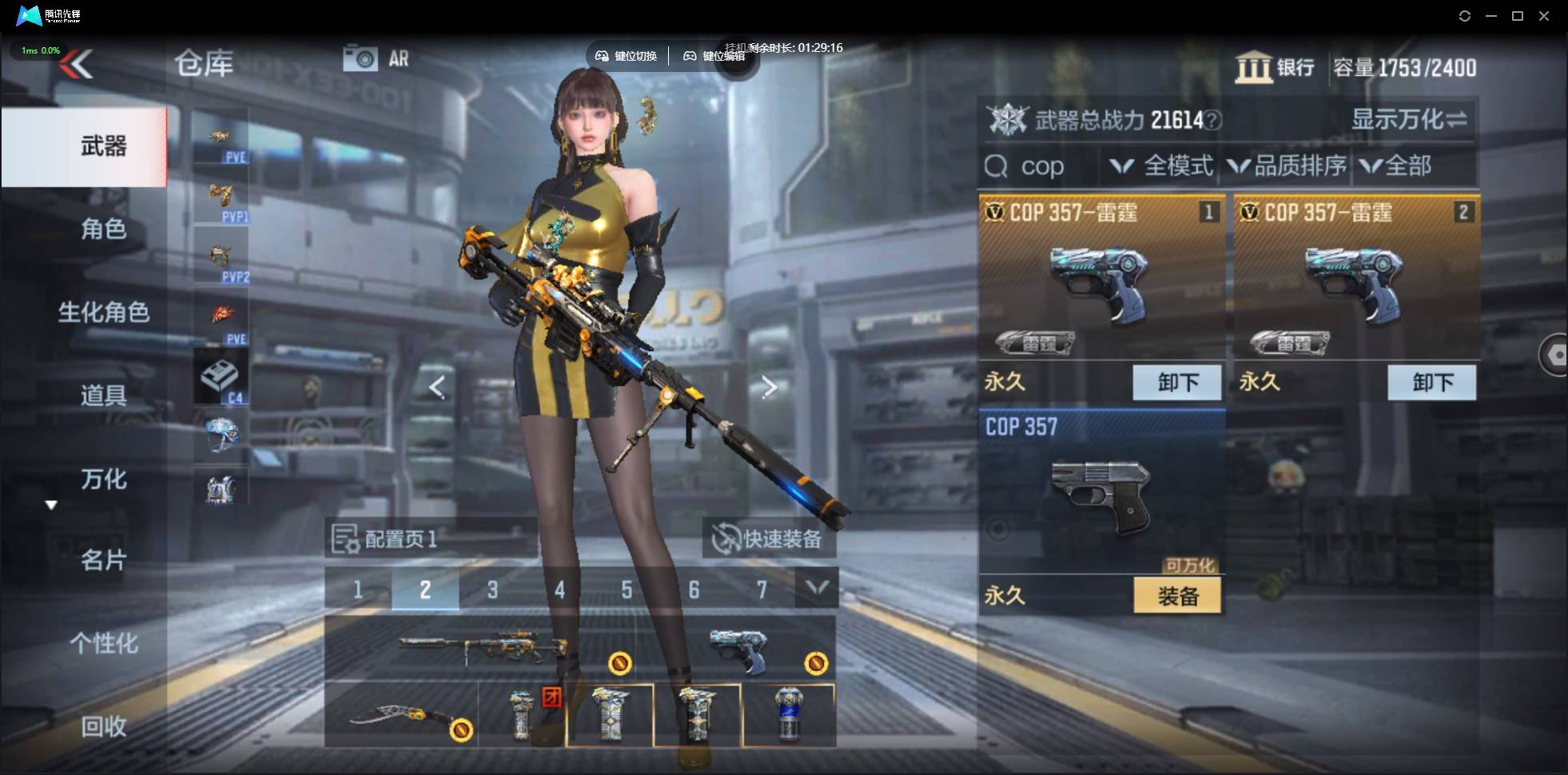This screenshot has width=1568, height=775.
Task: Open the 品质排序 sort dropdown
Action: coord(1287,166)
